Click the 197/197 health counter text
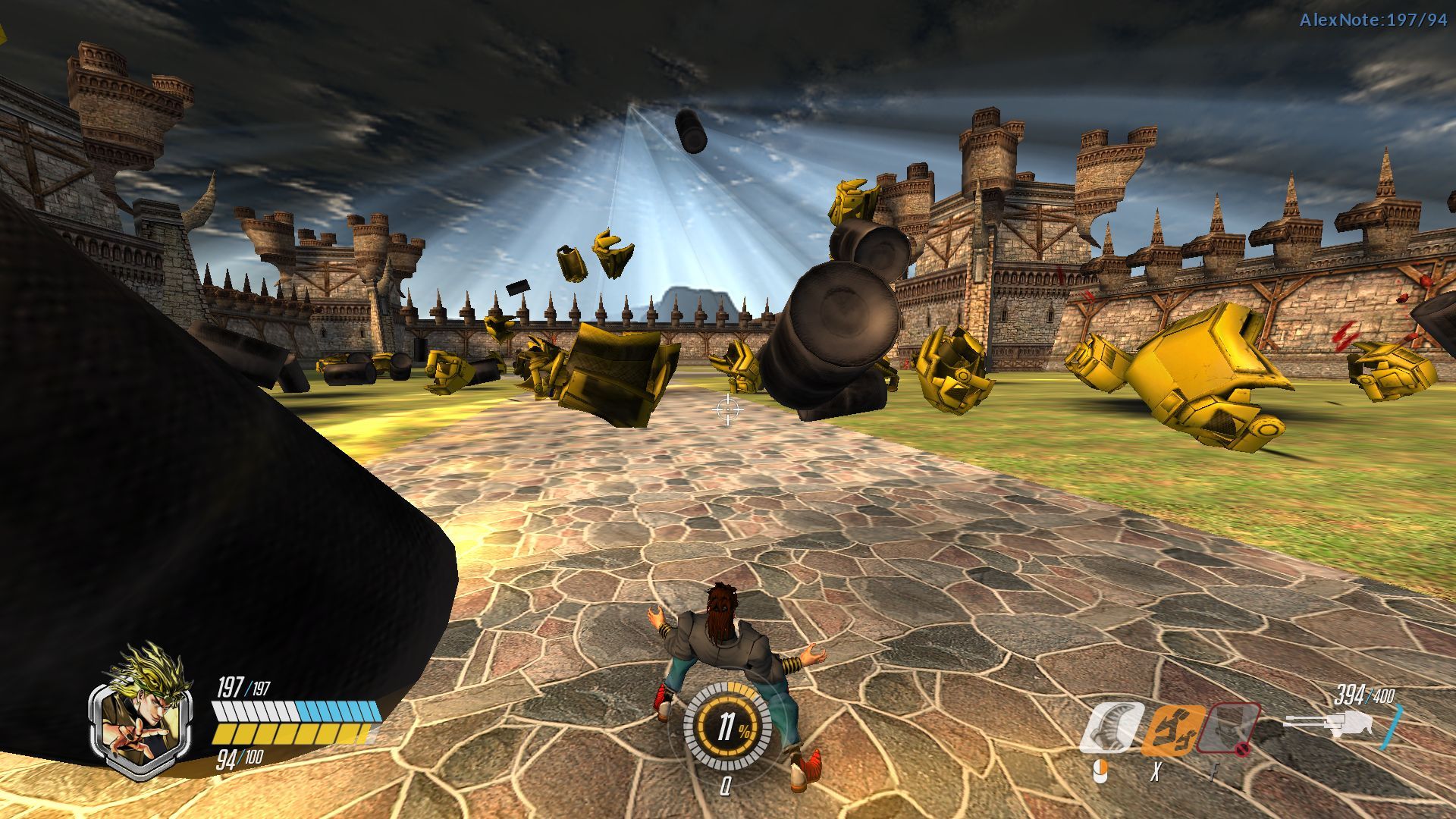This screenshot has width=1456, height=819. click(243, 687)
